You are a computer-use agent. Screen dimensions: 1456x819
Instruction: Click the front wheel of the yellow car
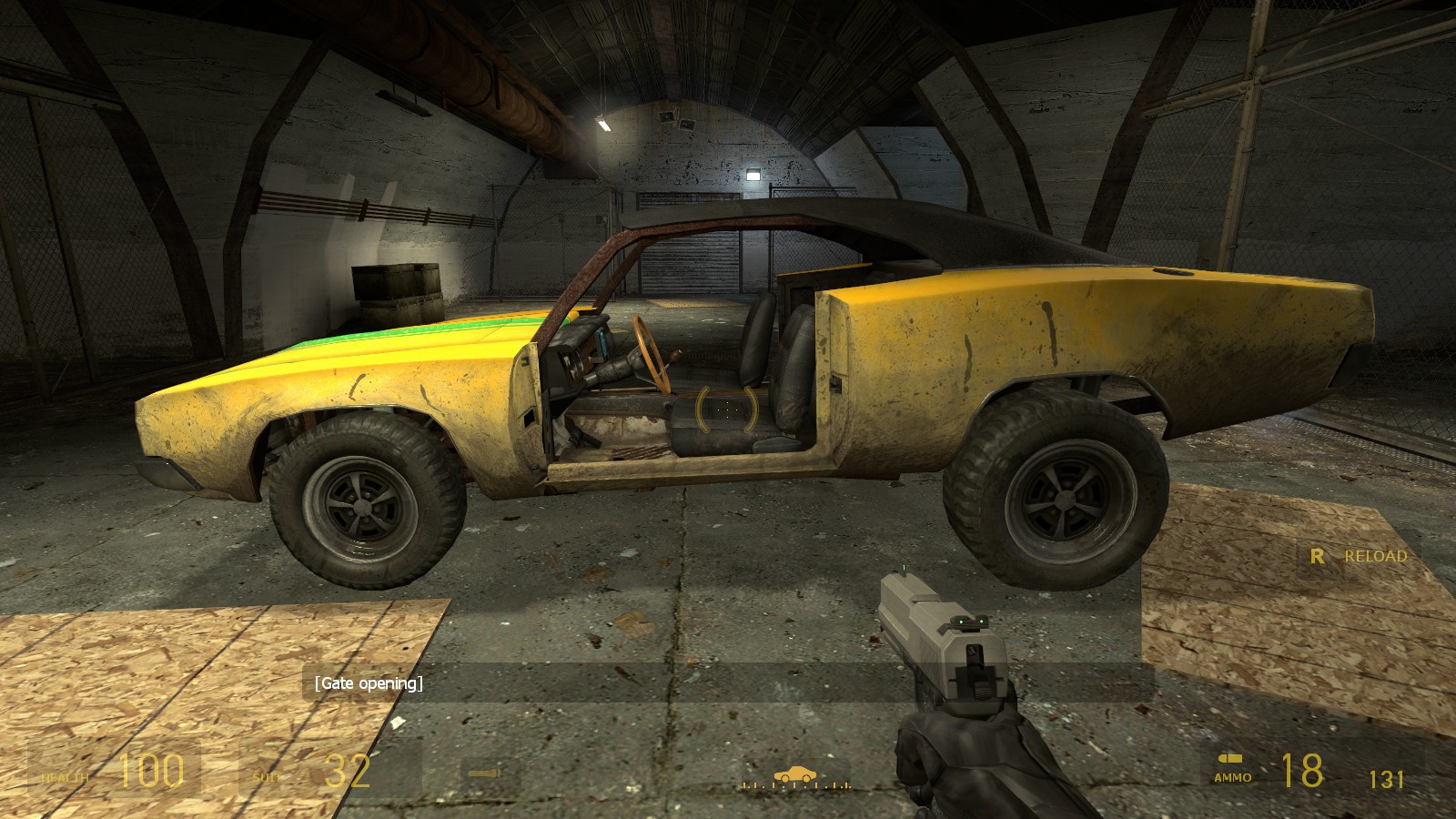[x=359, y=505]
